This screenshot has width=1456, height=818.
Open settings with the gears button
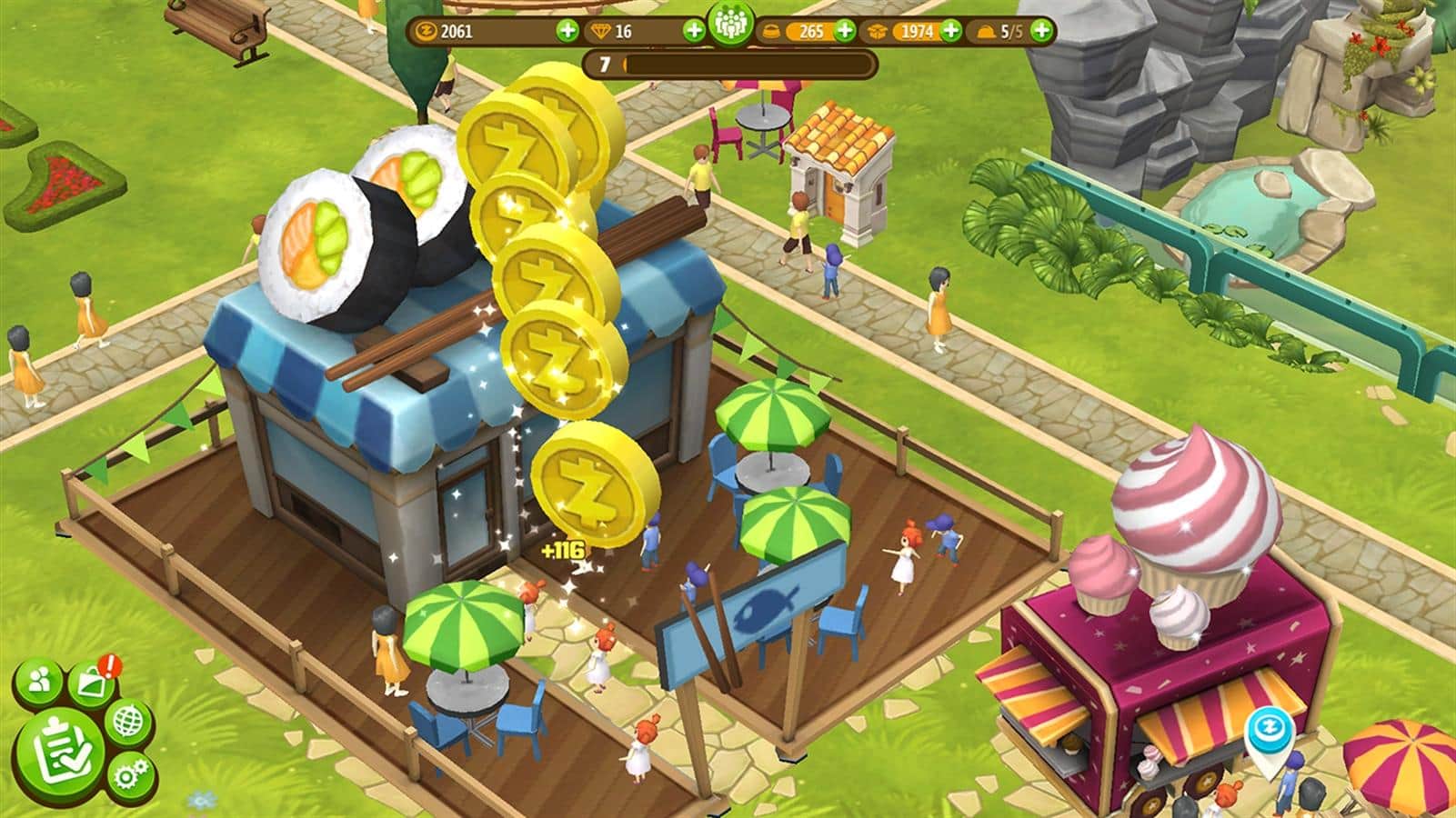pos(131,774)
